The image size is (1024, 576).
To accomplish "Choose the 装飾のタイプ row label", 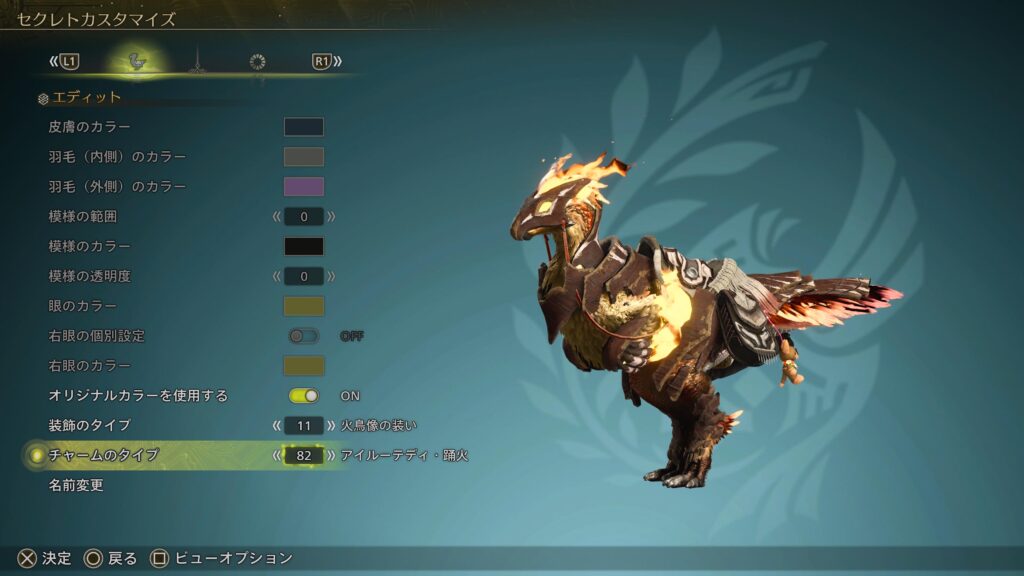I will [x=89, y=426].
